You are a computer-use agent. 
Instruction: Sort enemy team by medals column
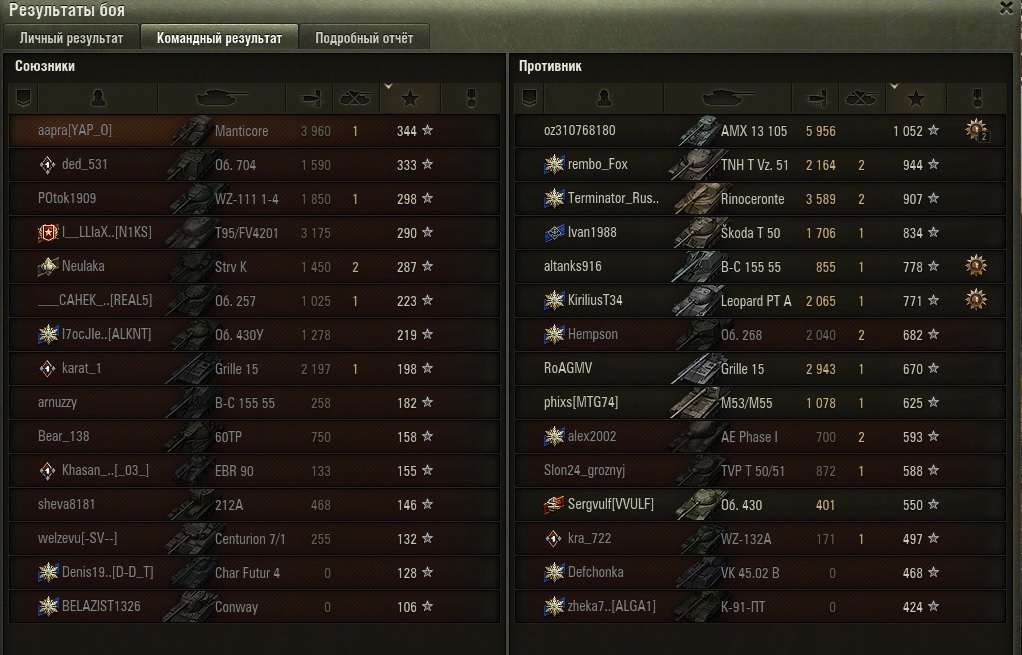click(x=977, y=98)
